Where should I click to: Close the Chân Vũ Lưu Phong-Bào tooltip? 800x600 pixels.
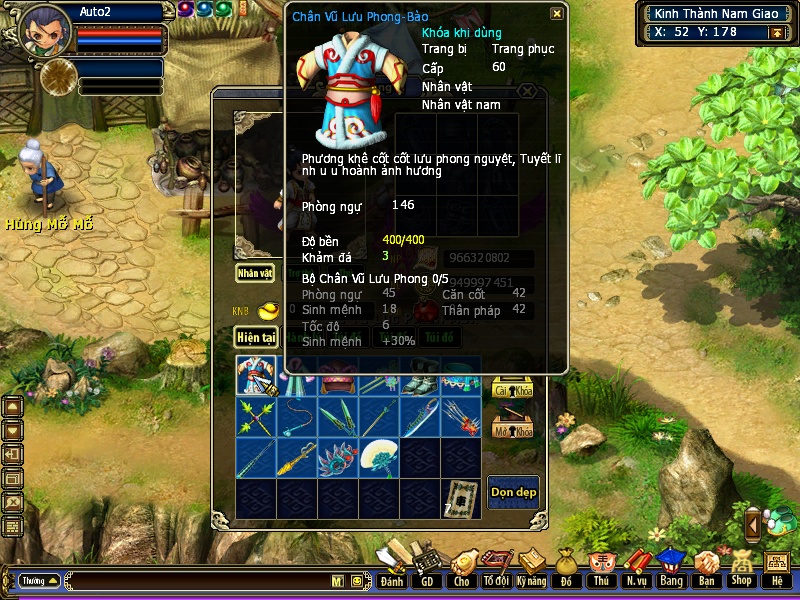pos(556,14)
